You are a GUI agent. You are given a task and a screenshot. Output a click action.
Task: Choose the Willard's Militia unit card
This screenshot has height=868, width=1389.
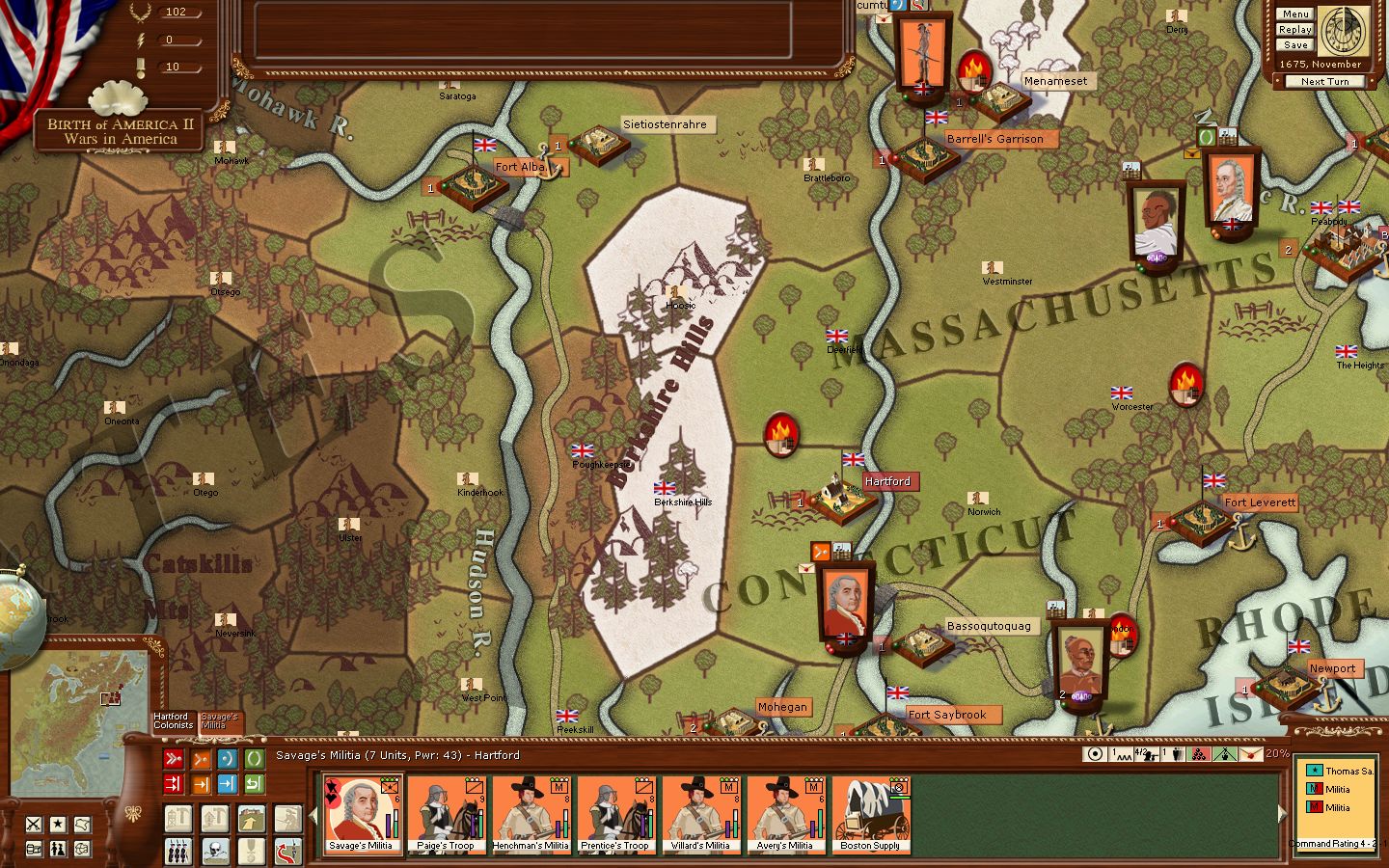pyautogui.click(x=700, y=815)
